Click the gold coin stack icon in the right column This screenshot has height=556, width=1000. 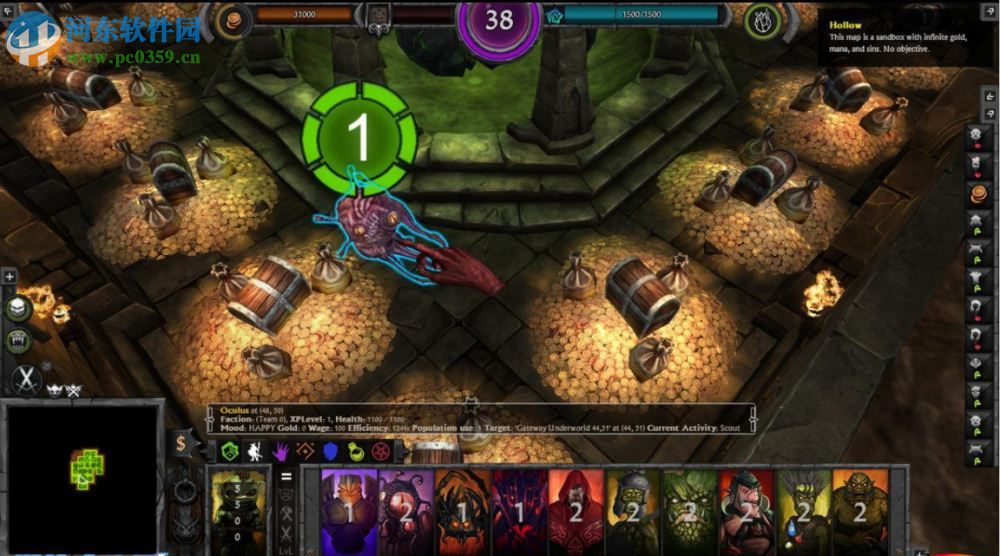977,193
